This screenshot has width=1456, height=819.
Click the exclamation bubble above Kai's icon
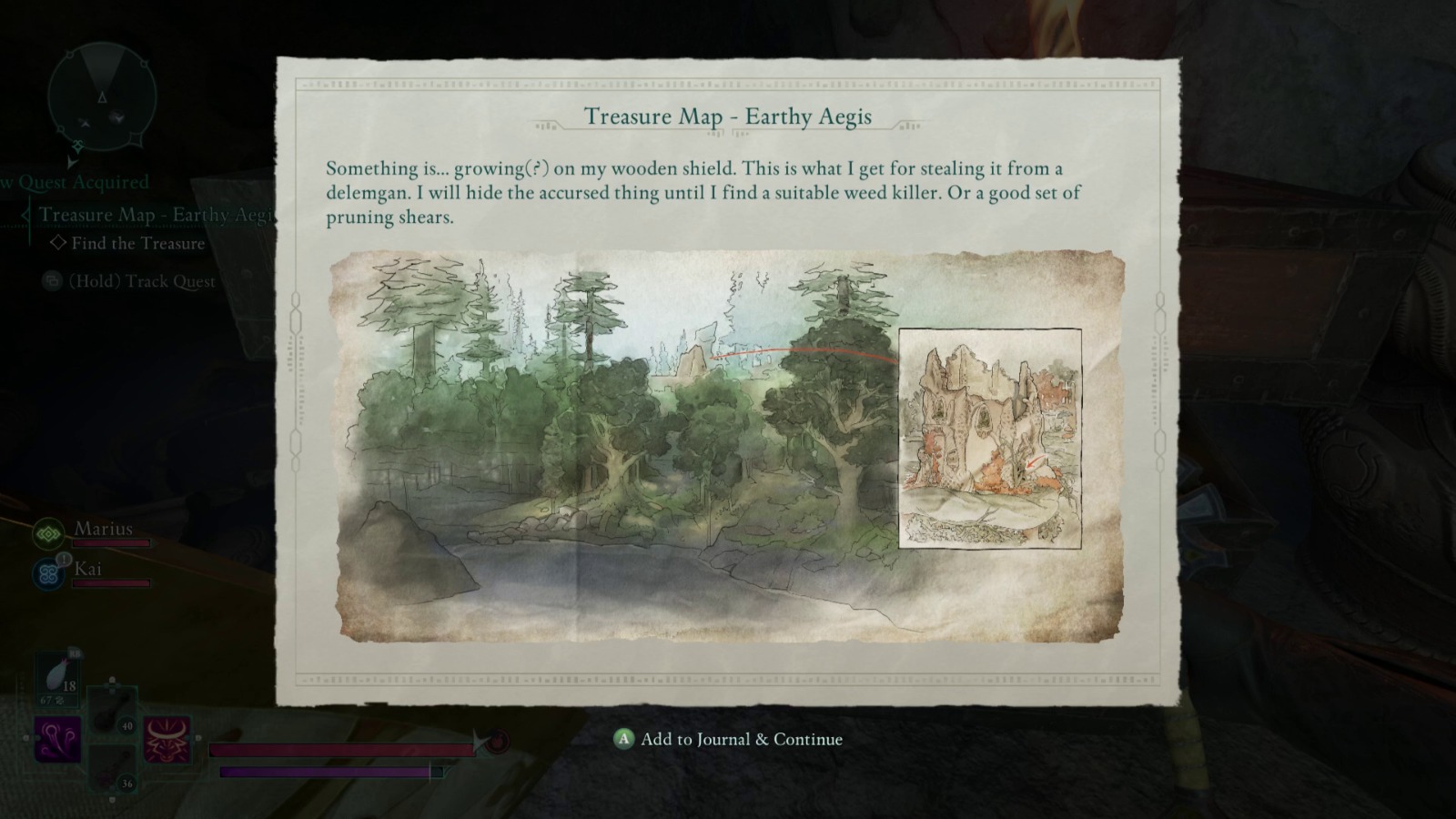pos(63,559)
